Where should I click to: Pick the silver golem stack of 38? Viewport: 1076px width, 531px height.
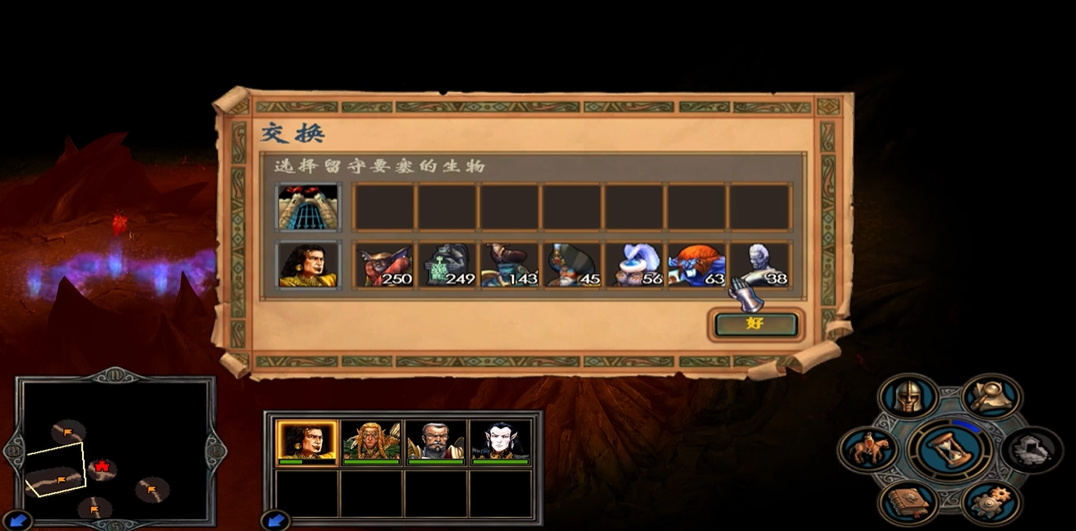(759, 265)
